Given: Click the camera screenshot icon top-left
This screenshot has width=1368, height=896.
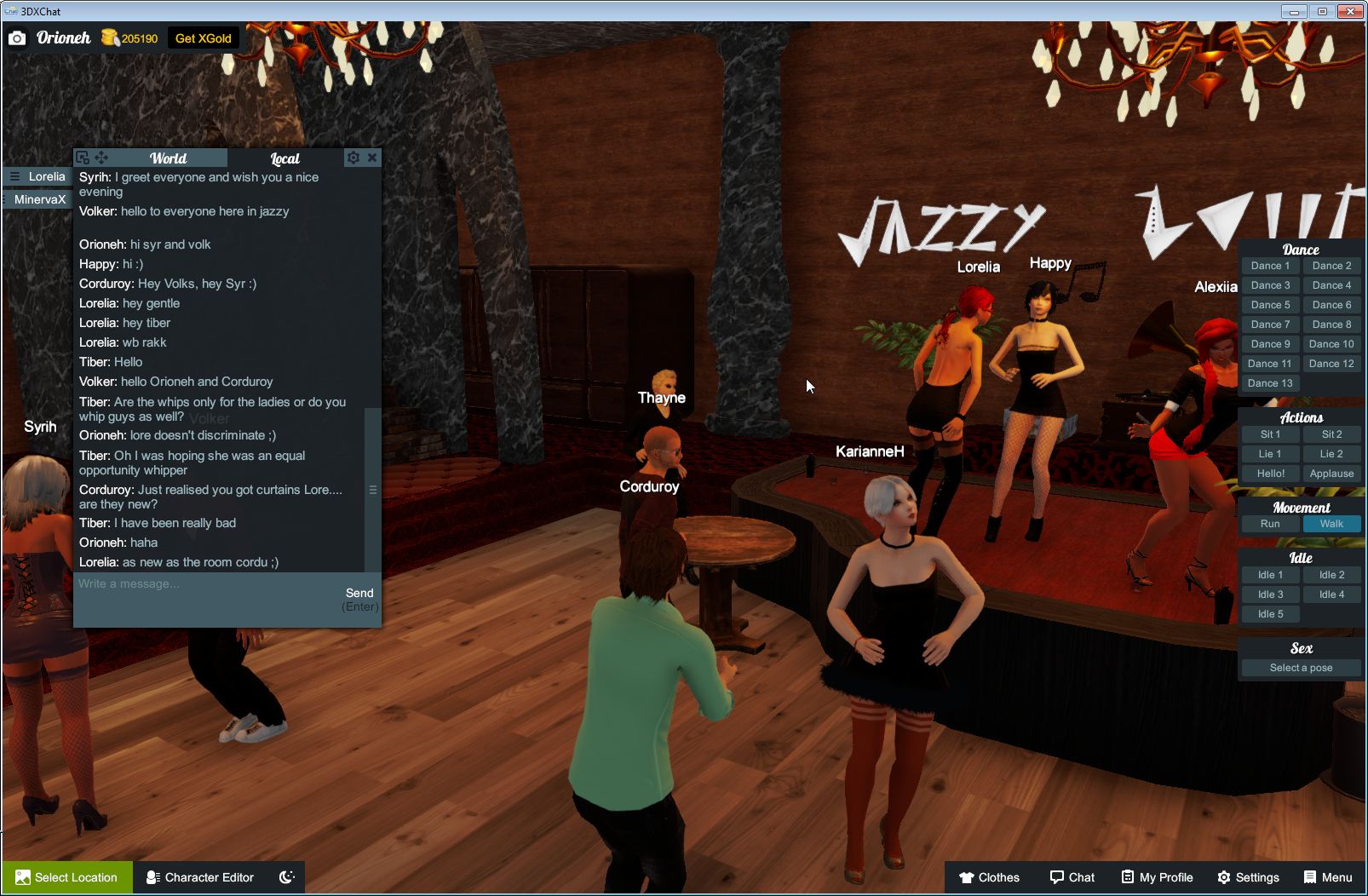Looking at the screenshot, I should 17,37.
